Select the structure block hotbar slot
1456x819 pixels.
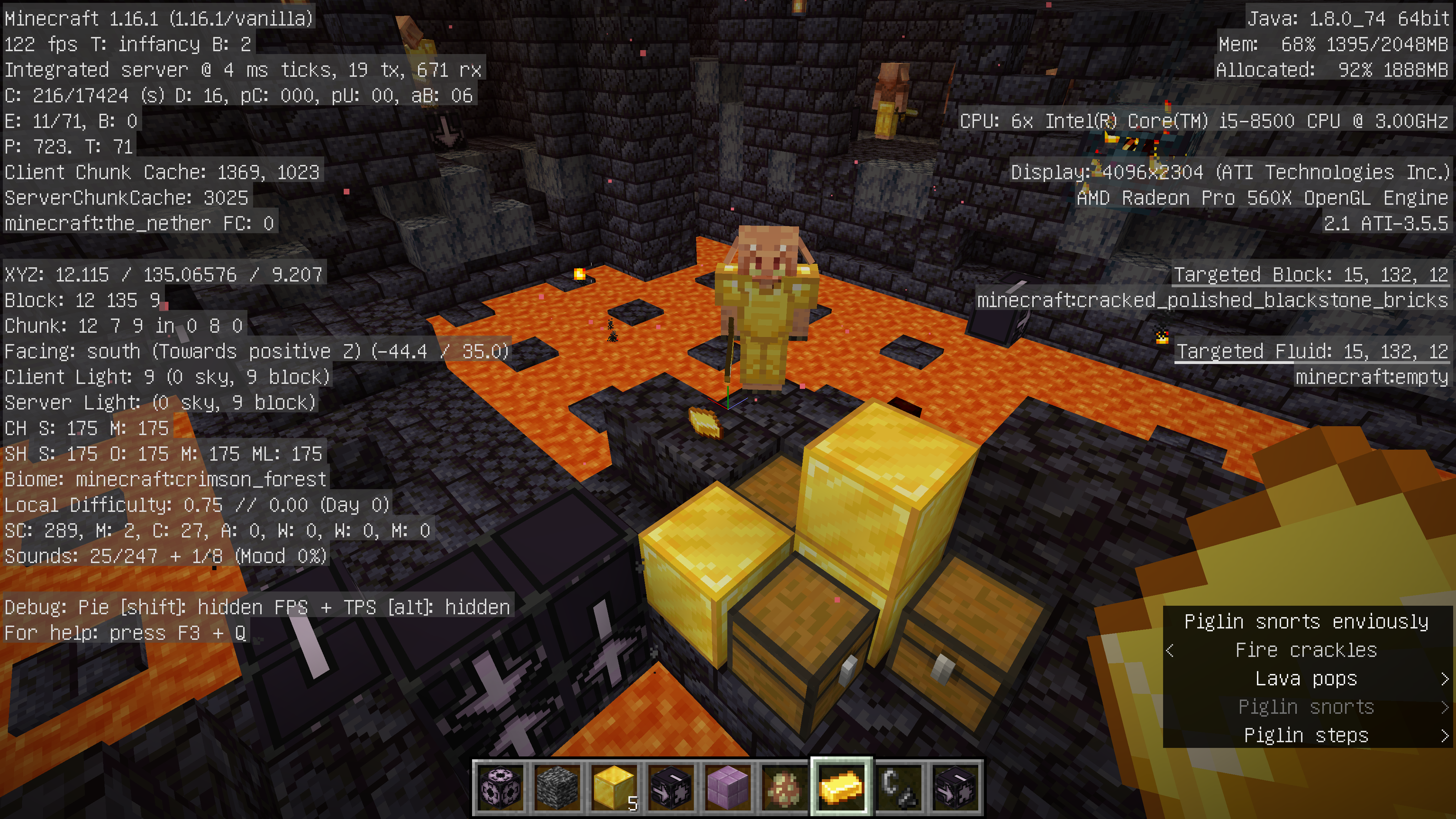501,787
